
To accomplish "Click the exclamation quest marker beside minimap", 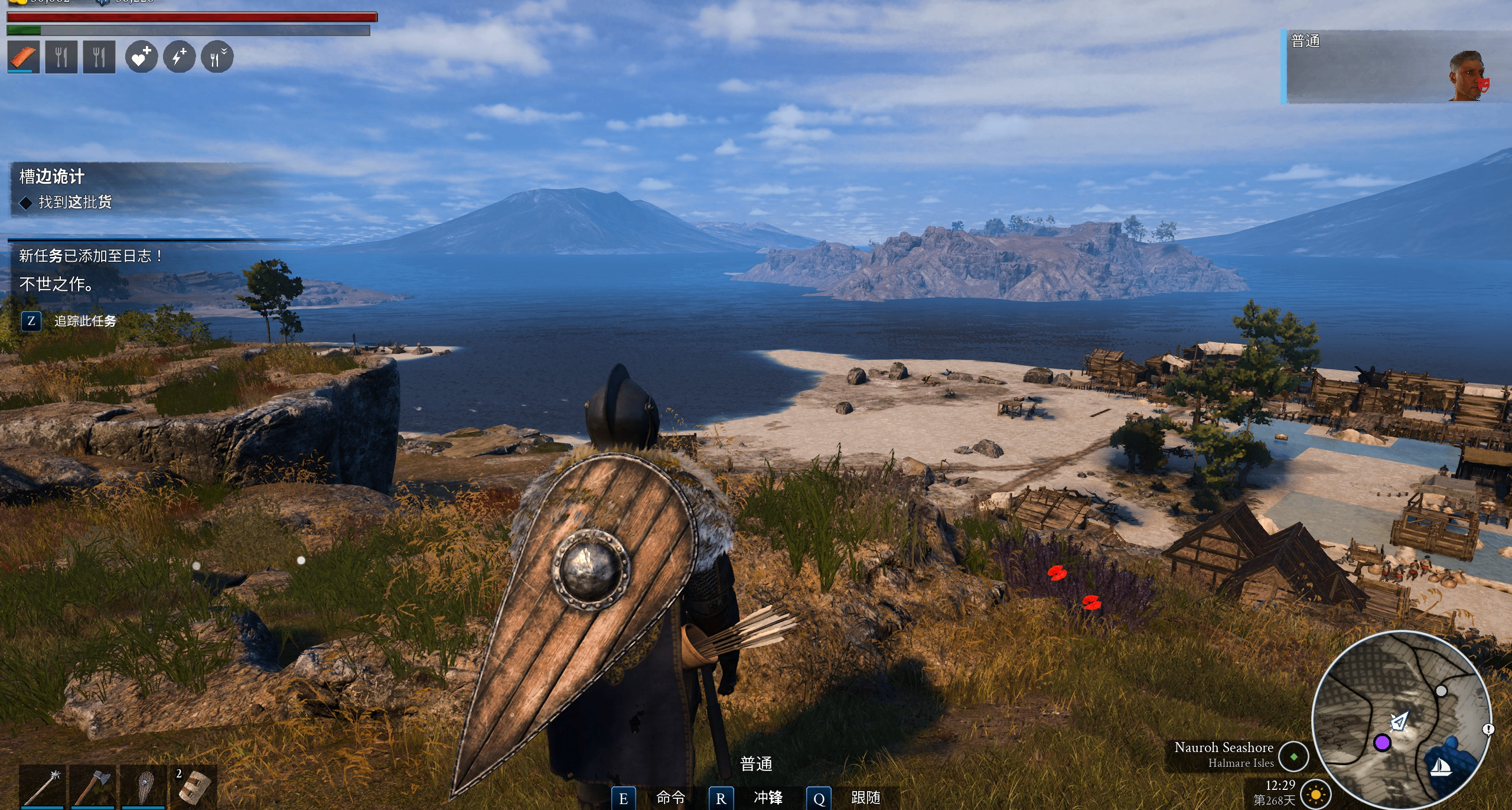I will tap(1488, 729).
